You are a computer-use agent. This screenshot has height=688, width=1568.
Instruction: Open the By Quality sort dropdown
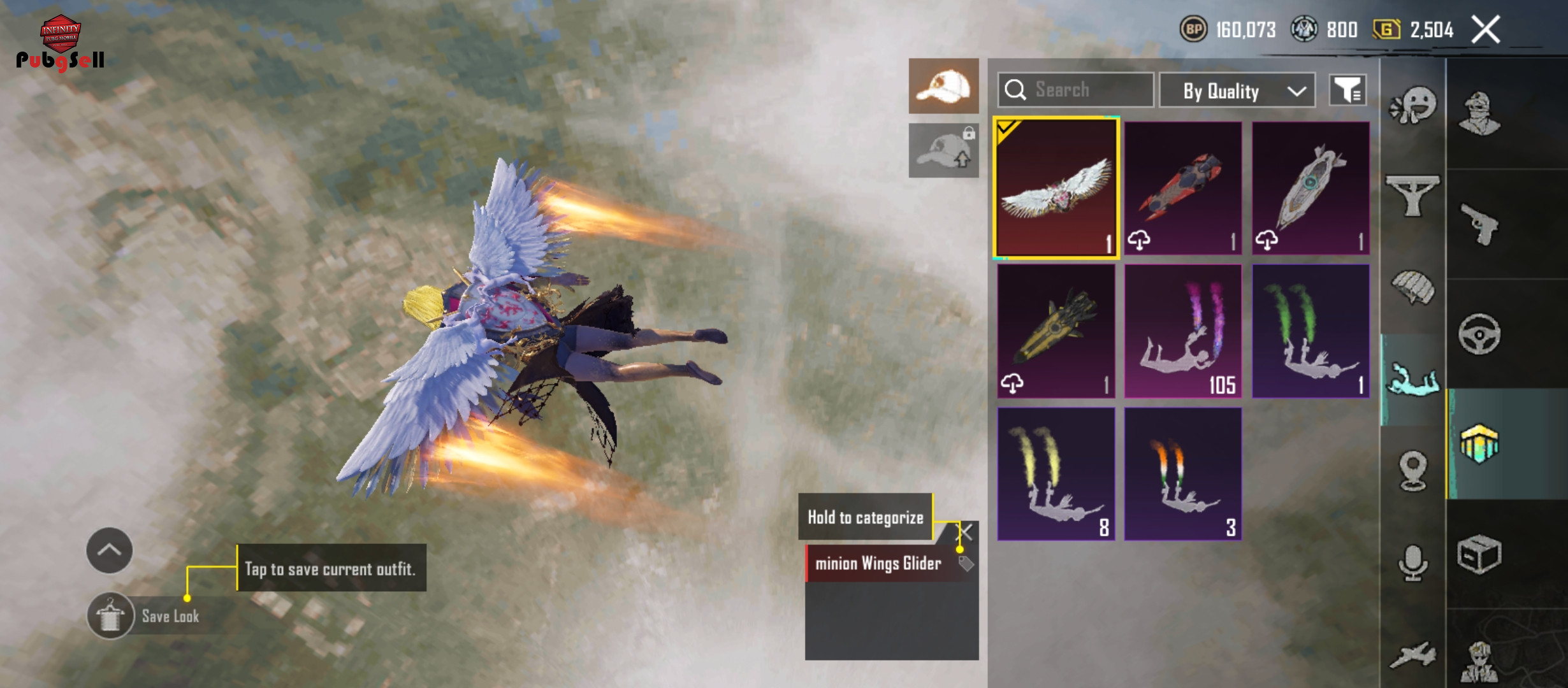pyautogui.click(x=1237, y=91)
